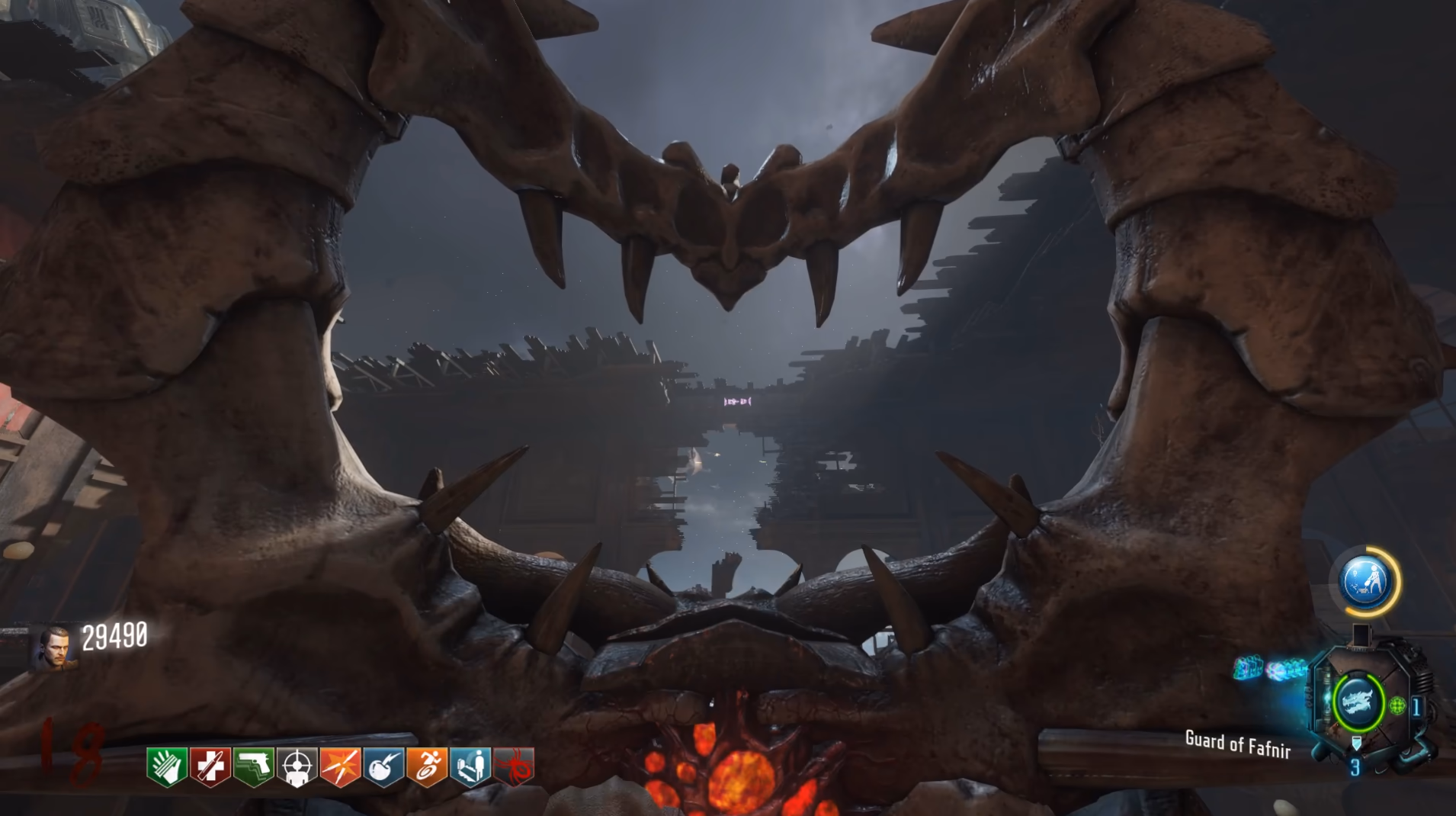The height and width of the screenshot is (816, 1456).
Task: Click the Quick Revive gravestone perk icon
Action: click(x=471, y=766)
